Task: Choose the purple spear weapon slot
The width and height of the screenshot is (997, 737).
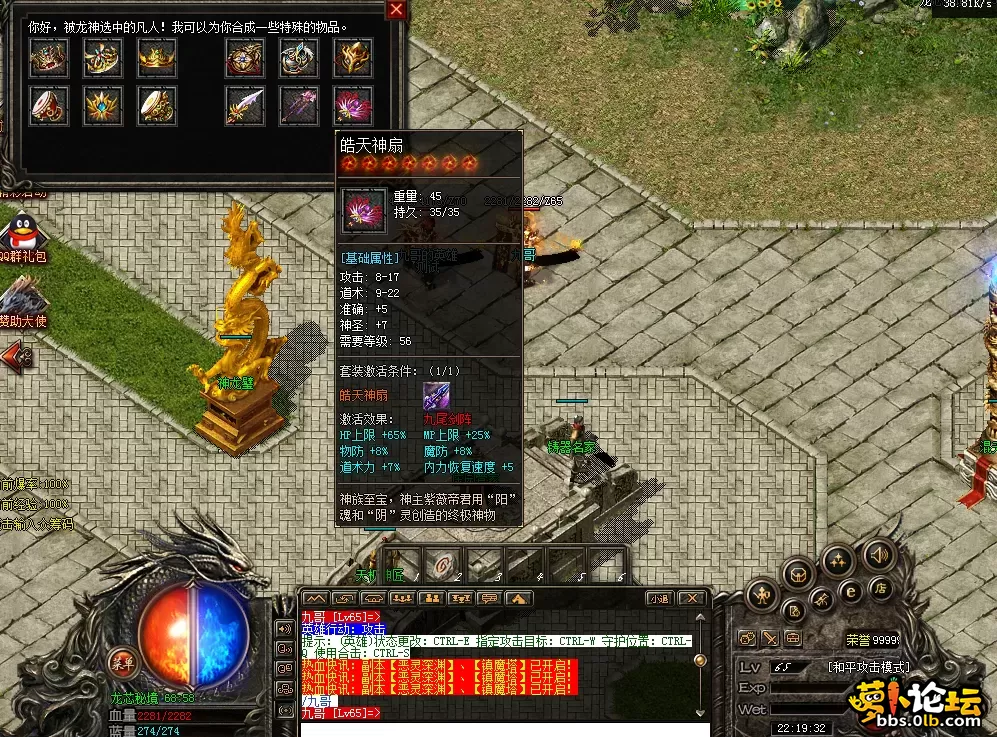Action: click(298, 104)
